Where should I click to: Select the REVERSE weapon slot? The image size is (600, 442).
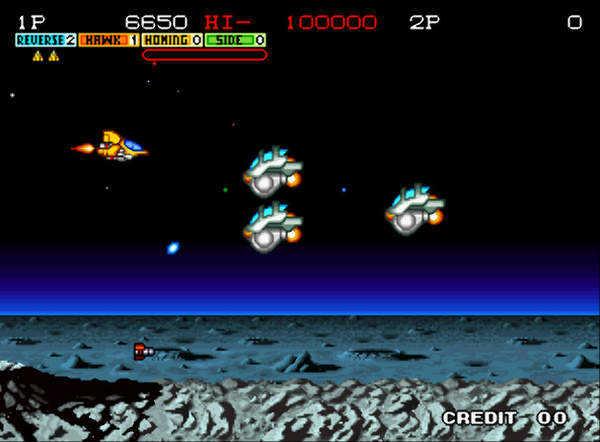click(x=46, y=40)
